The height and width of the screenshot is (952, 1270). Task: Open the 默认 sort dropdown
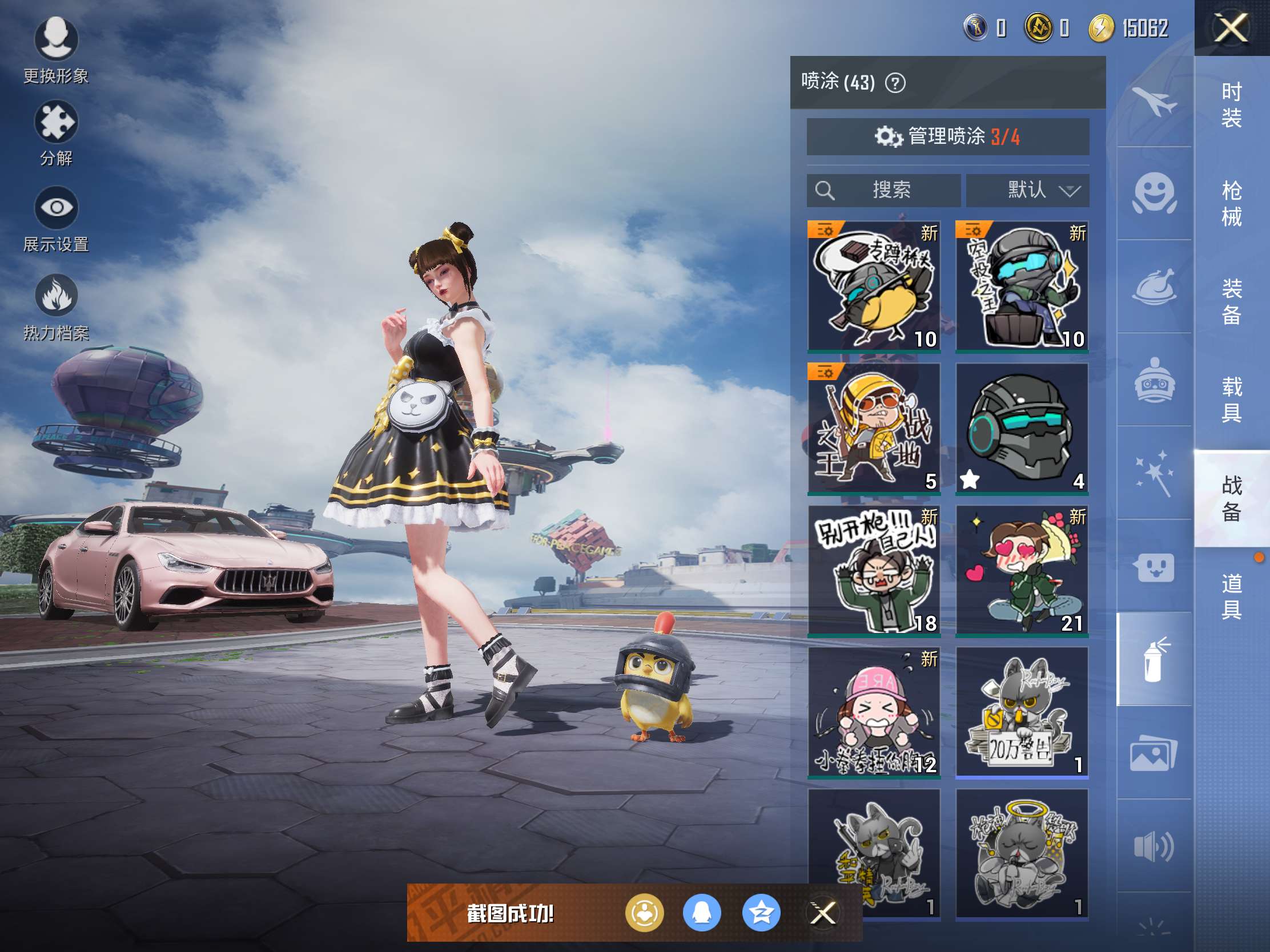point(1027,190)
